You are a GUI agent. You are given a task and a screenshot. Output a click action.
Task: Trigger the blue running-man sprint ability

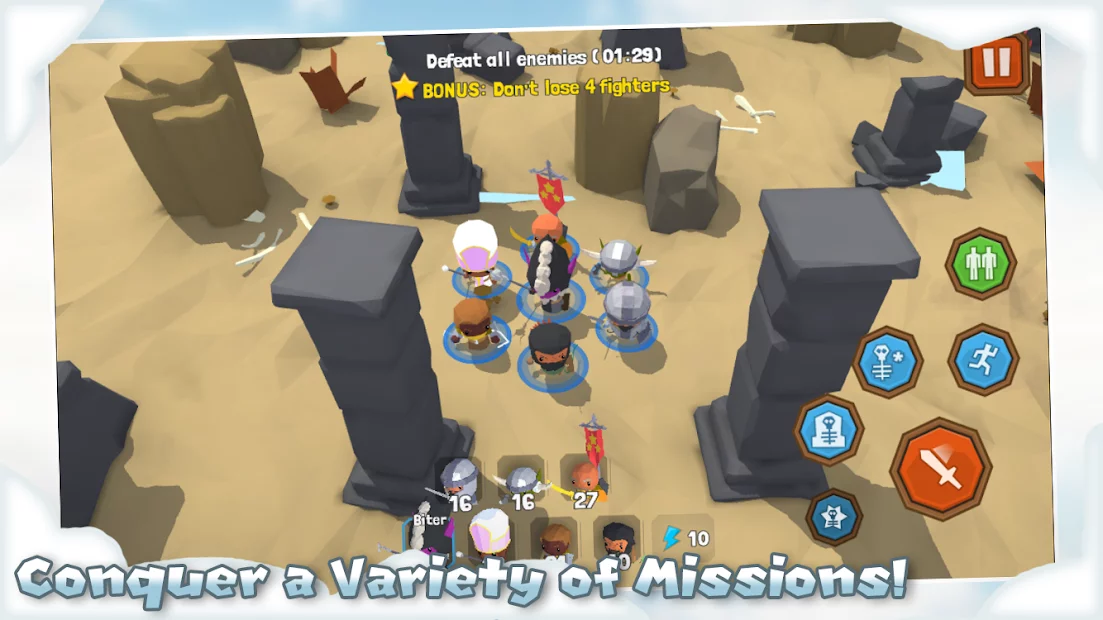click(x=982, y=359)
